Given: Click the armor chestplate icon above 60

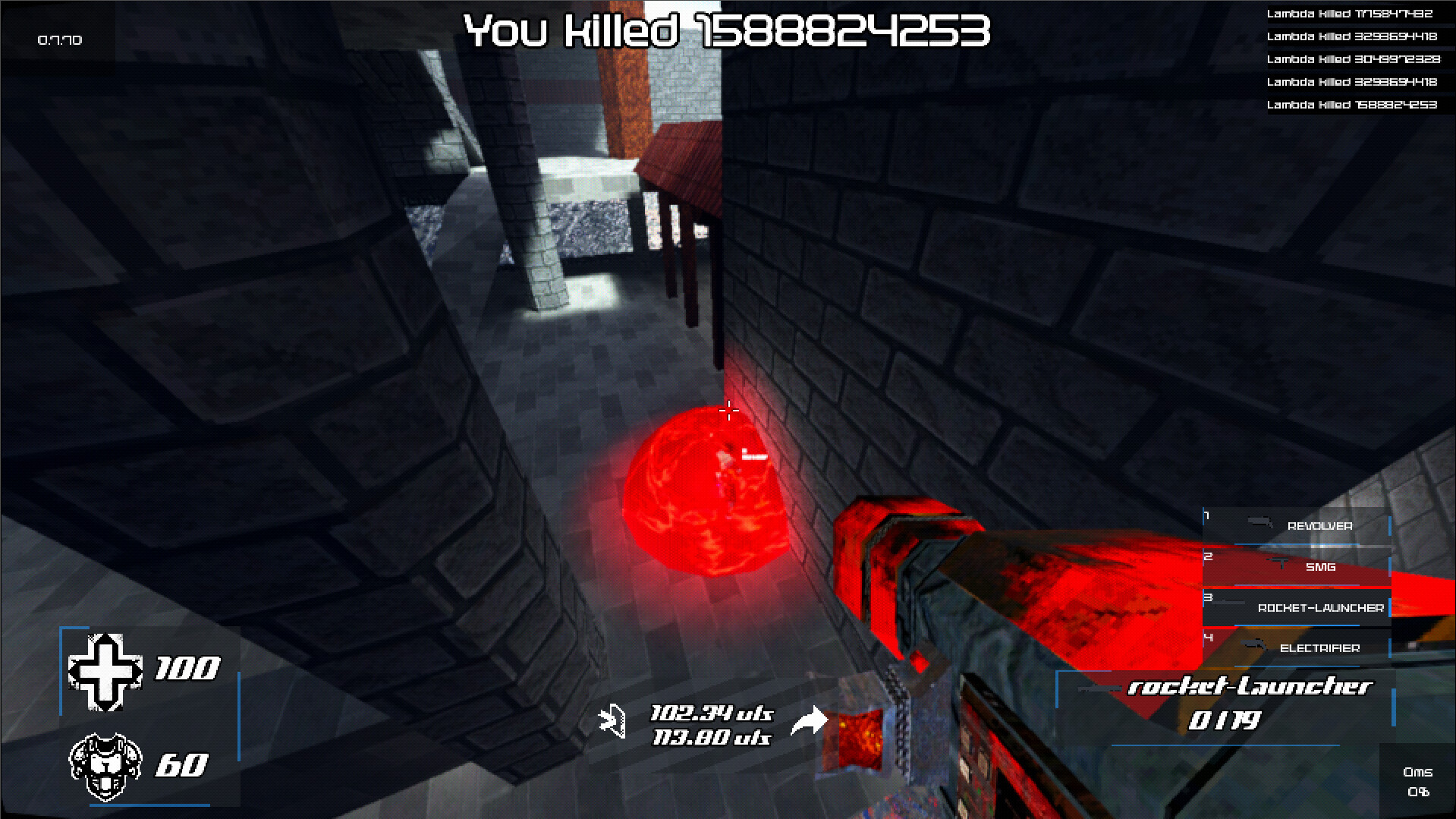Looking at the screenshot, I should point(106,767).
